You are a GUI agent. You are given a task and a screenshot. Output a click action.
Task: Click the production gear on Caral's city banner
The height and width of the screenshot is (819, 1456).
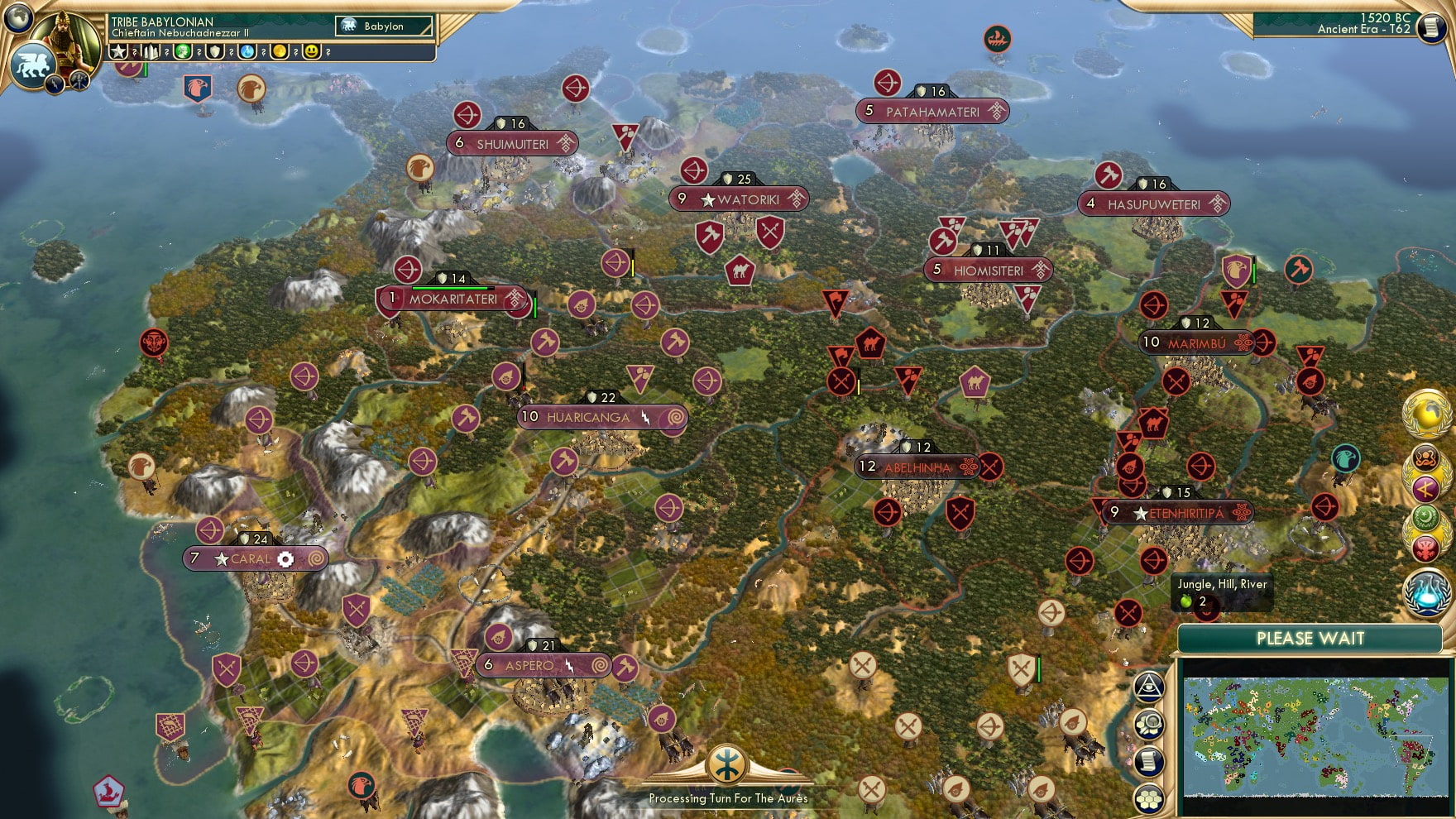click(285, 559)
